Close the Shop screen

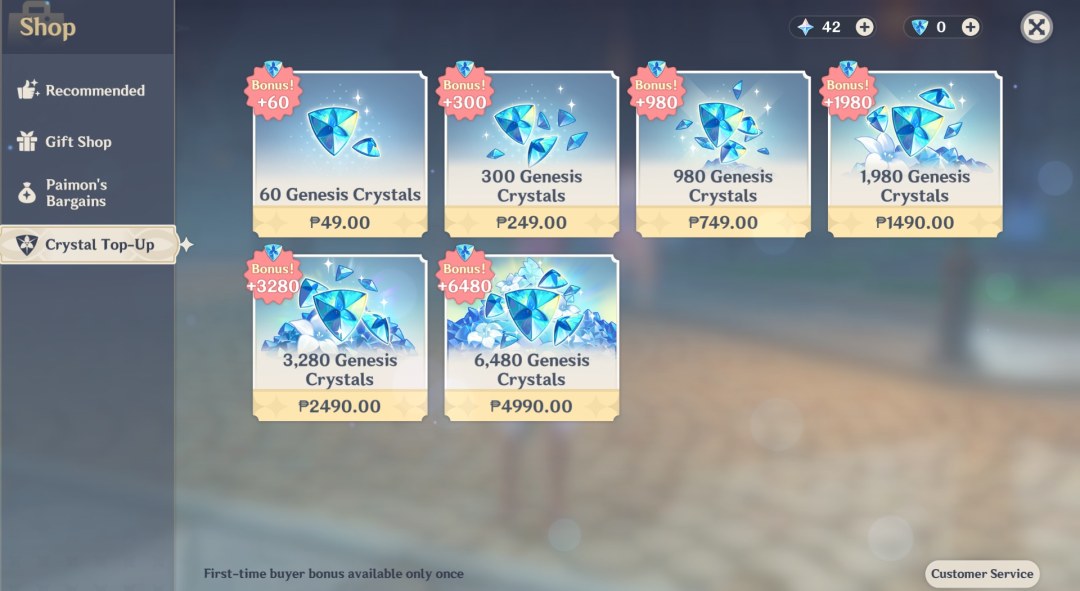[1037, 27]
